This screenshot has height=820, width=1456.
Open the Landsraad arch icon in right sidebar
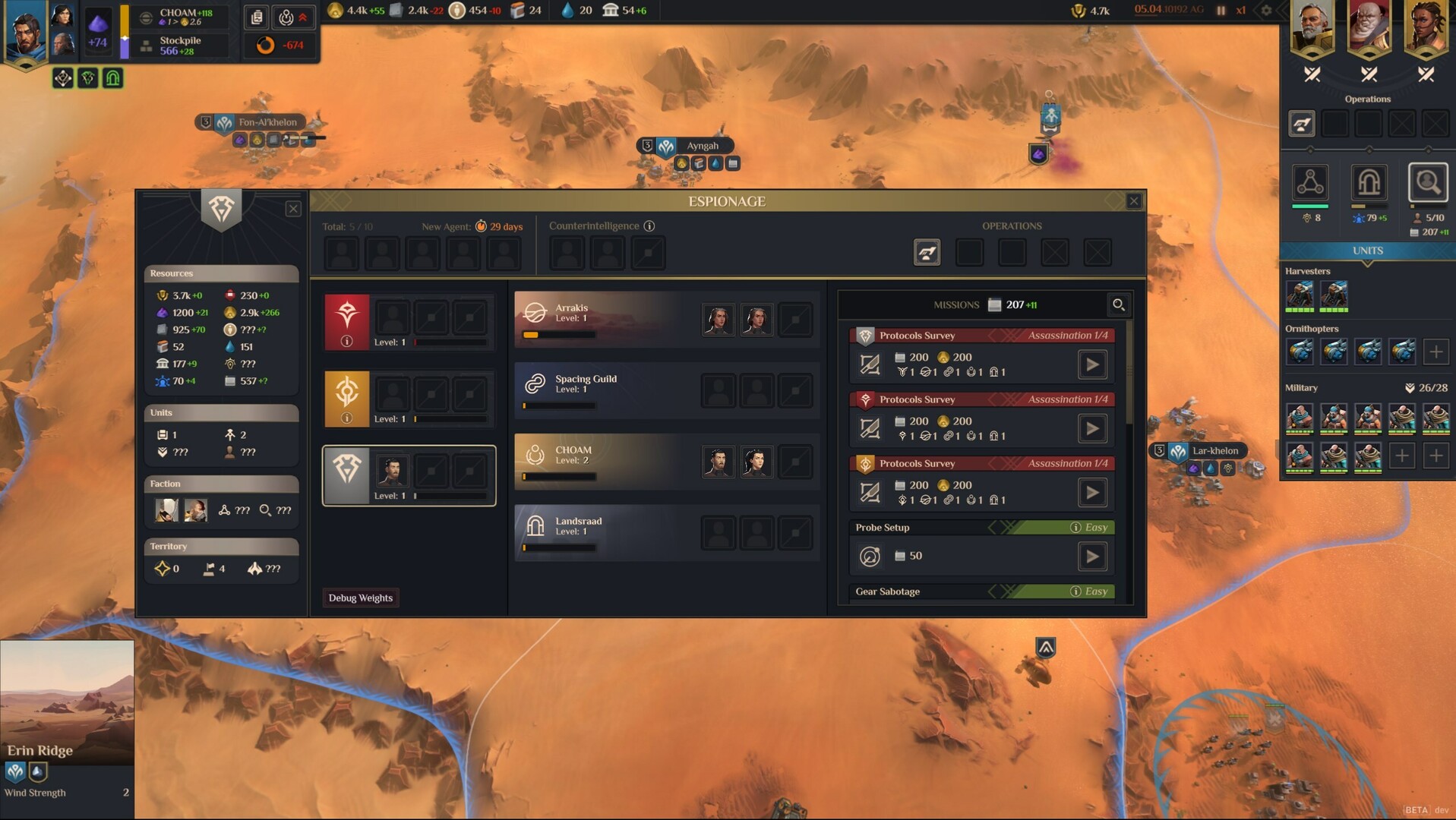pos(1369,184)
